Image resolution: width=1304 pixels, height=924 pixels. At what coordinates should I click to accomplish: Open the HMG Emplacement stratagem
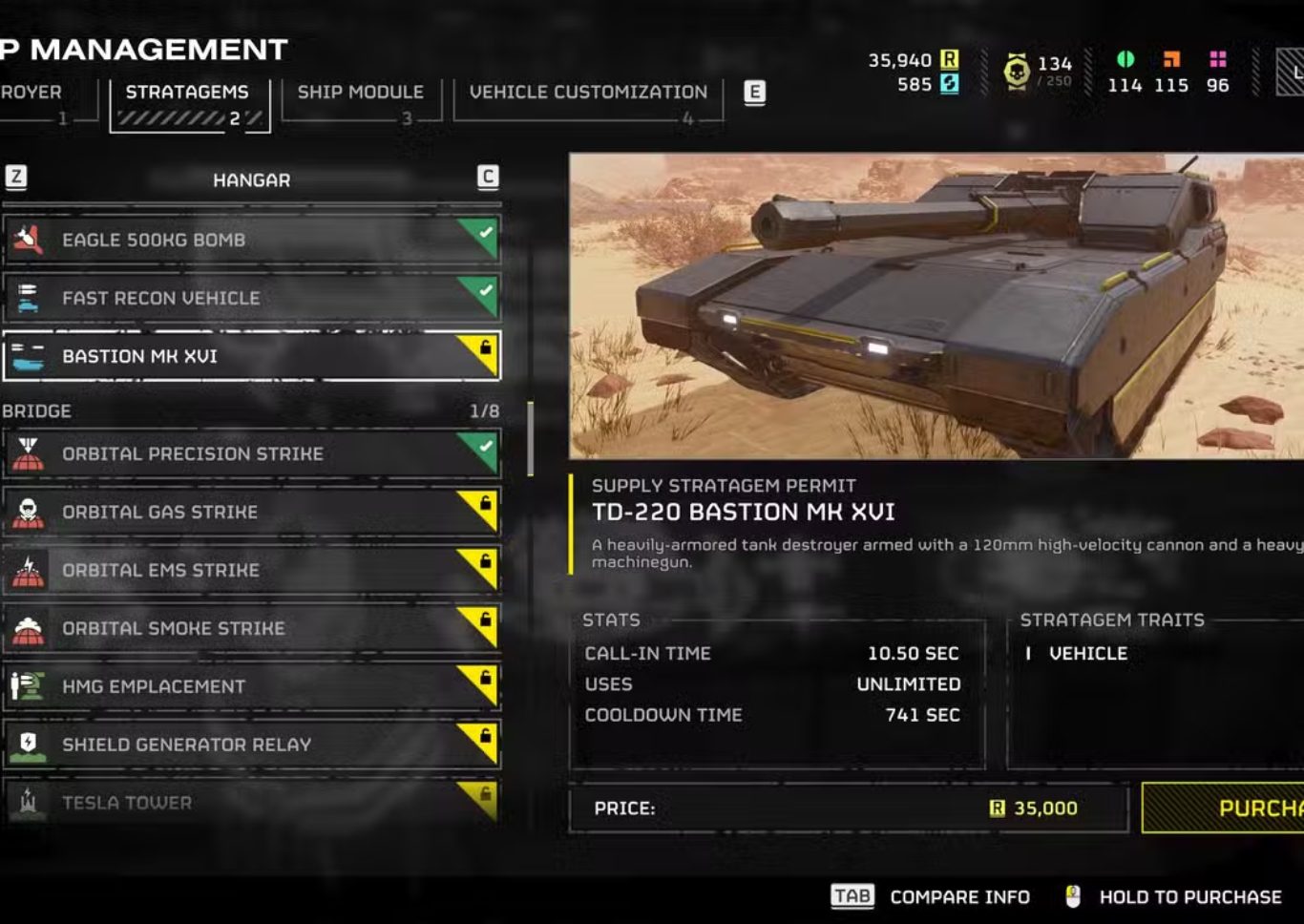point(251,686)
